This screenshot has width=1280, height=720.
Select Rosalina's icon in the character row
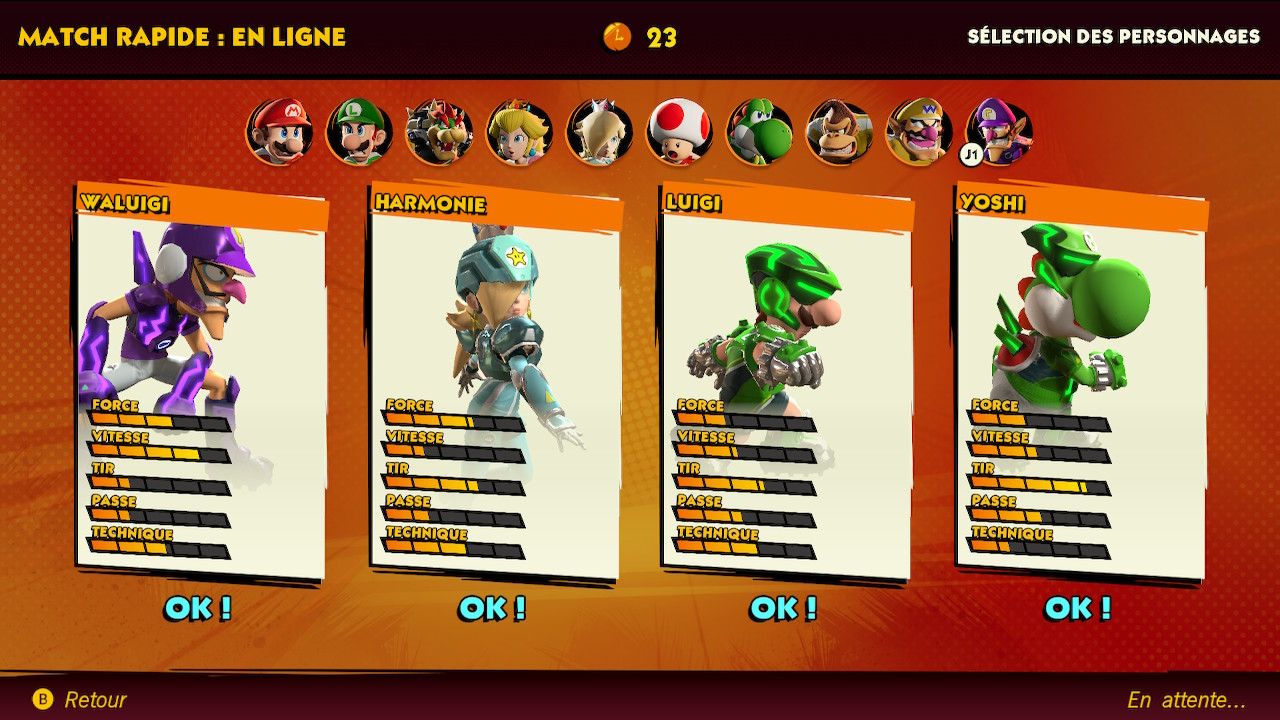pyautogui.click(x=599, y=133)
